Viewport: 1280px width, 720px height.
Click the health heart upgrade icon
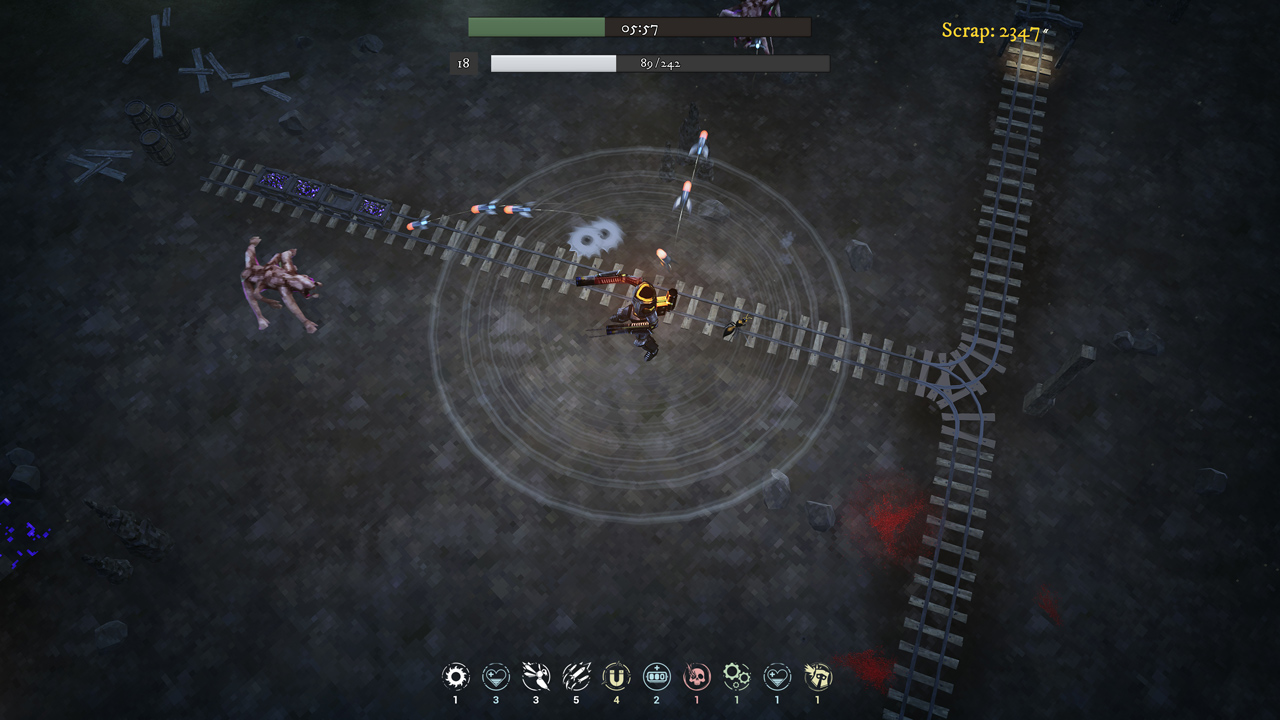[495, 676]
